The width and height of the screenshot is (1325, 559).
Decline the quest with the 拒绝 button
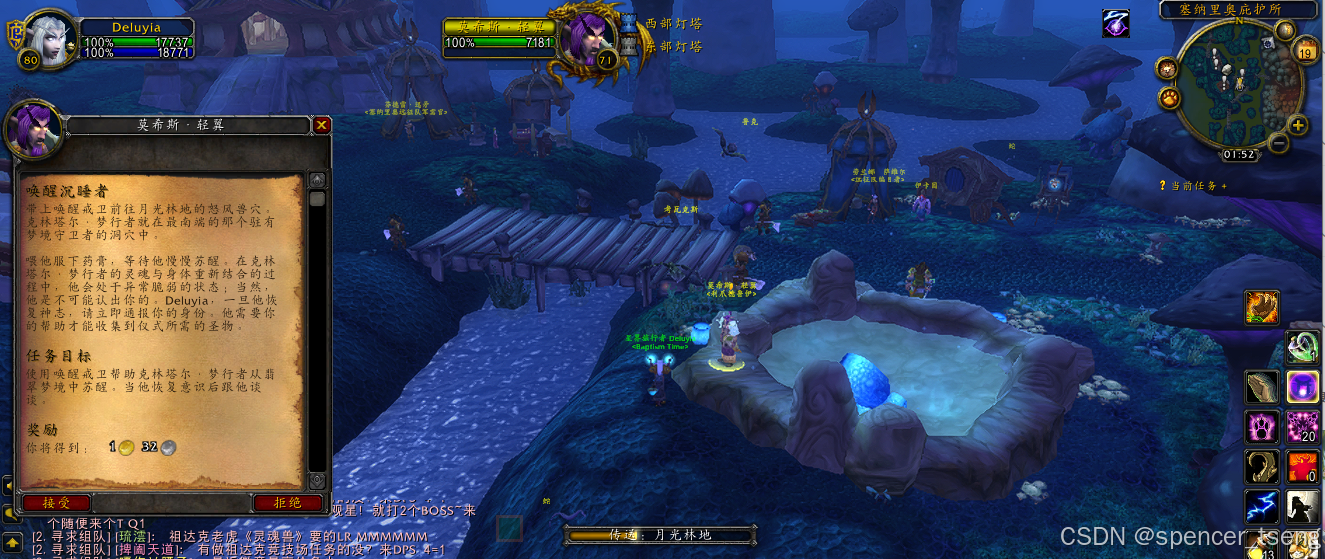point(290,502)
